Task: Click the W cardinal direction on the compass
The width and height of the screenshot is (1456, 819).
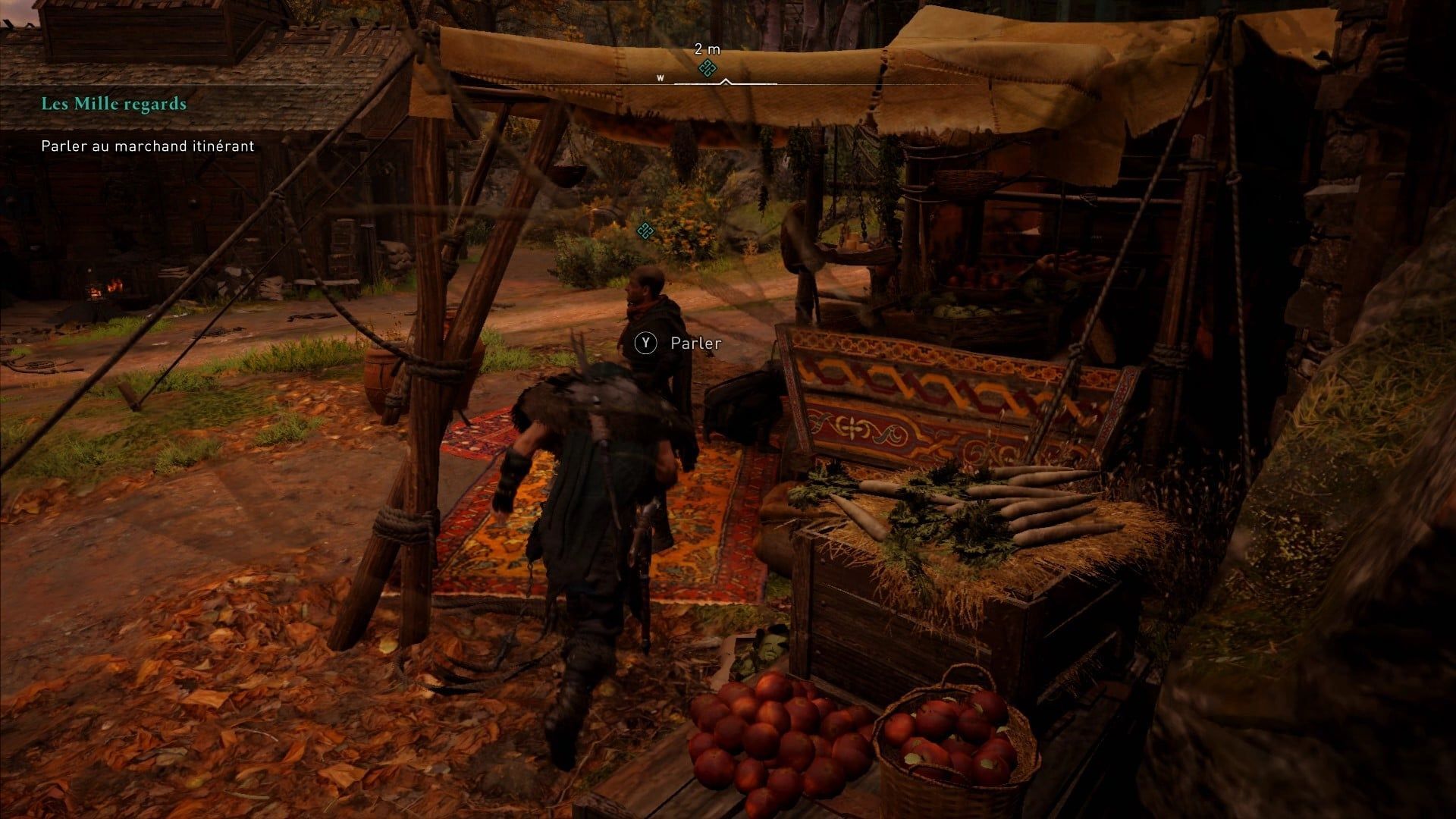Action: coord(660,77)
